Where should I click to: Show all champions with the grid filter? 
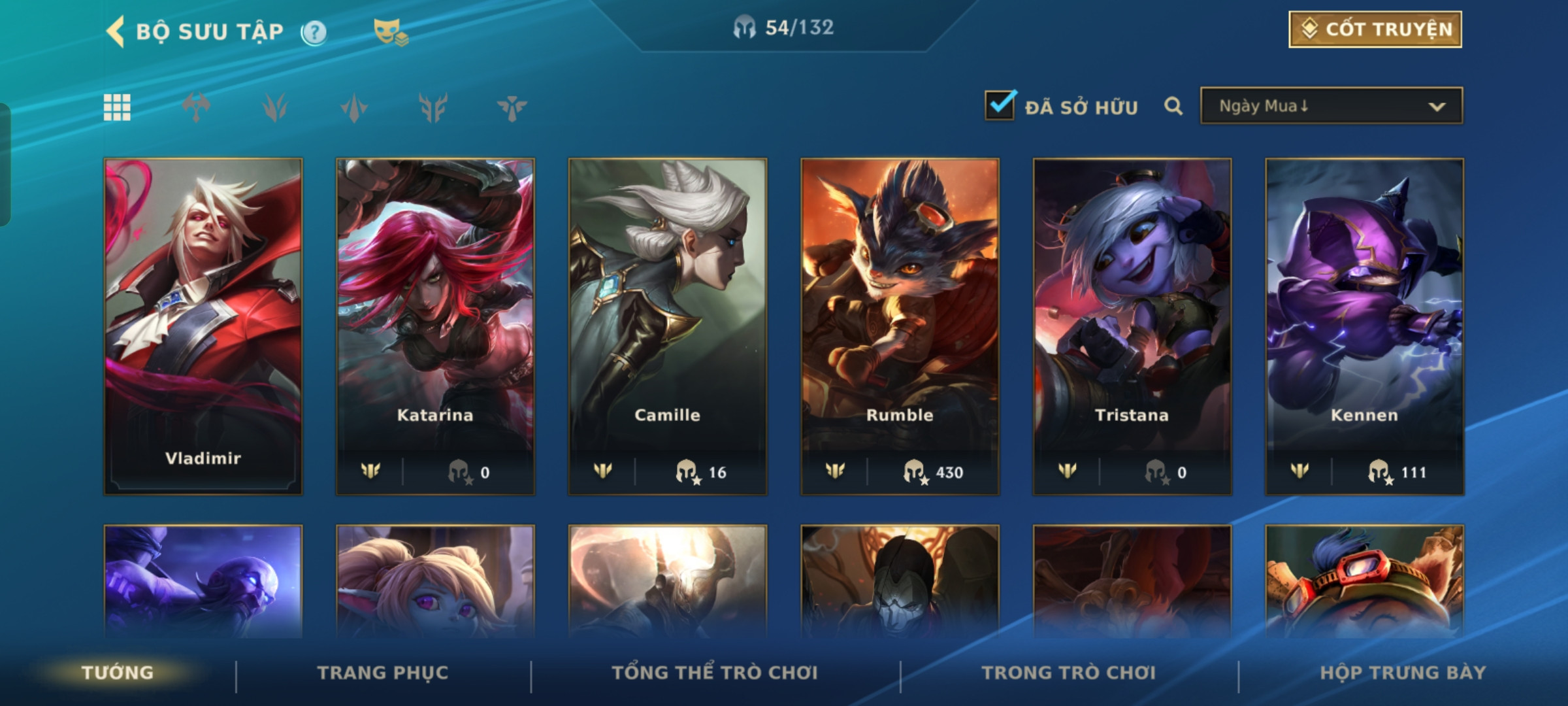[117, 107]
